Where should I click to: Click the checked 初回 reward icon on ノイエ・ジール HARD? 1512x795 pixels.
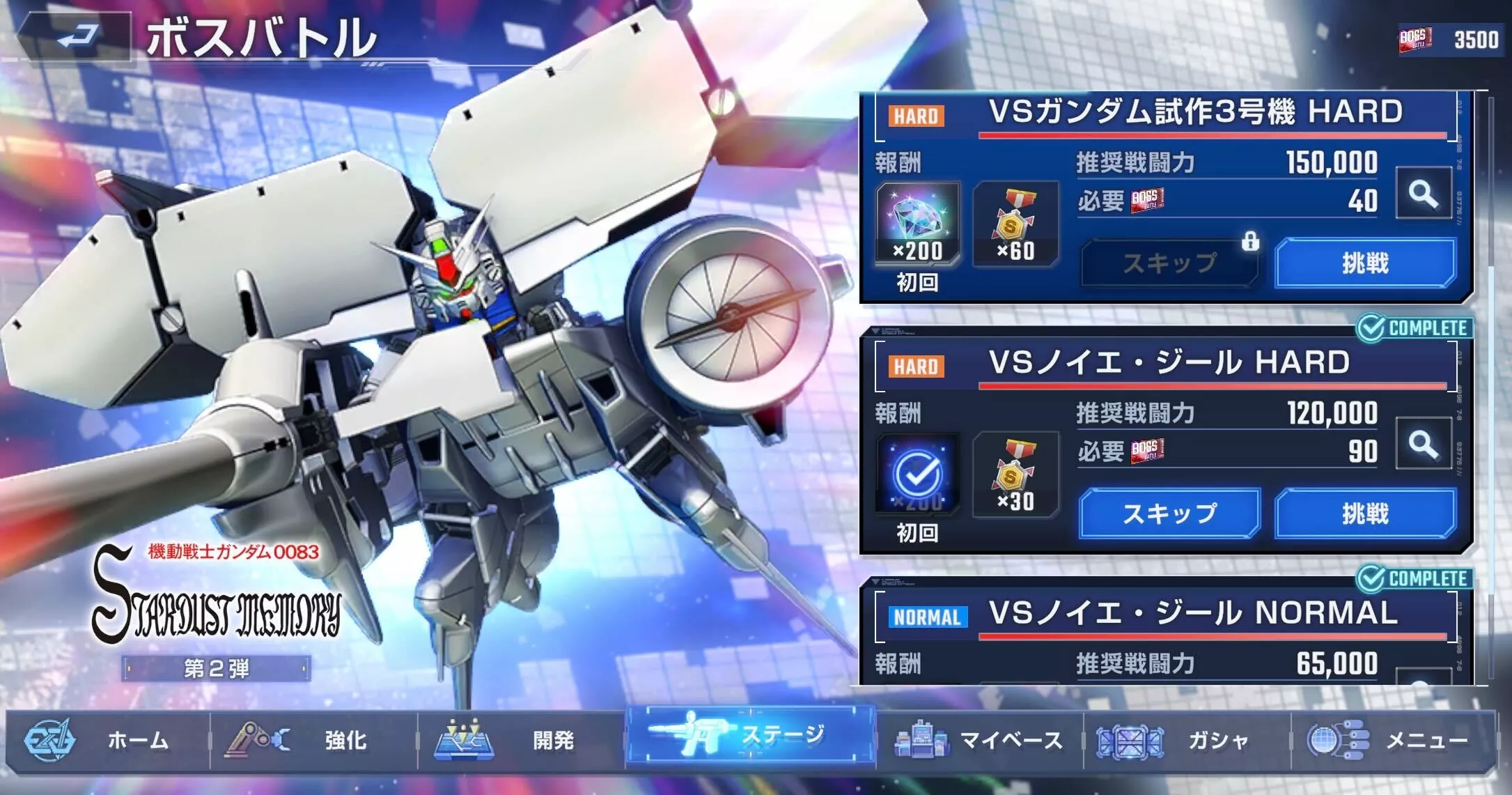pyautogui.click(x=916, y=474)
